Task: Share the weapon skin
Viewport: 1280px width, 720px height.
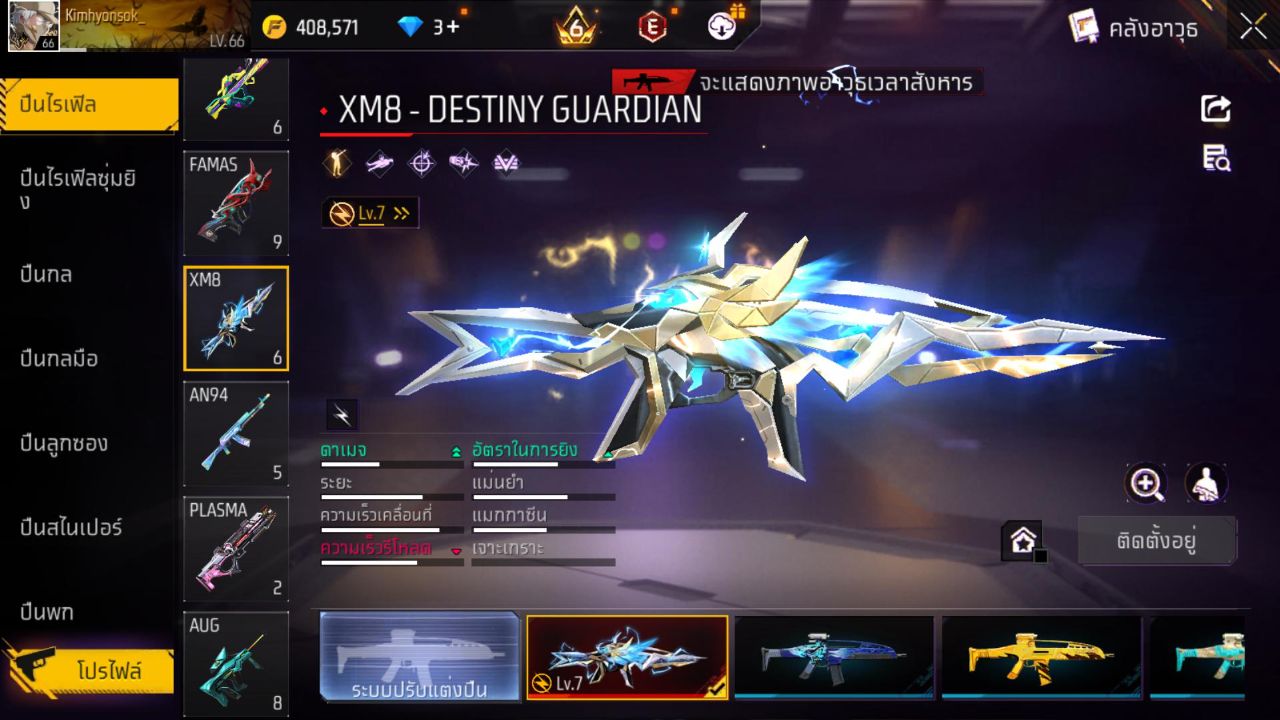Action: (1216, 108)
